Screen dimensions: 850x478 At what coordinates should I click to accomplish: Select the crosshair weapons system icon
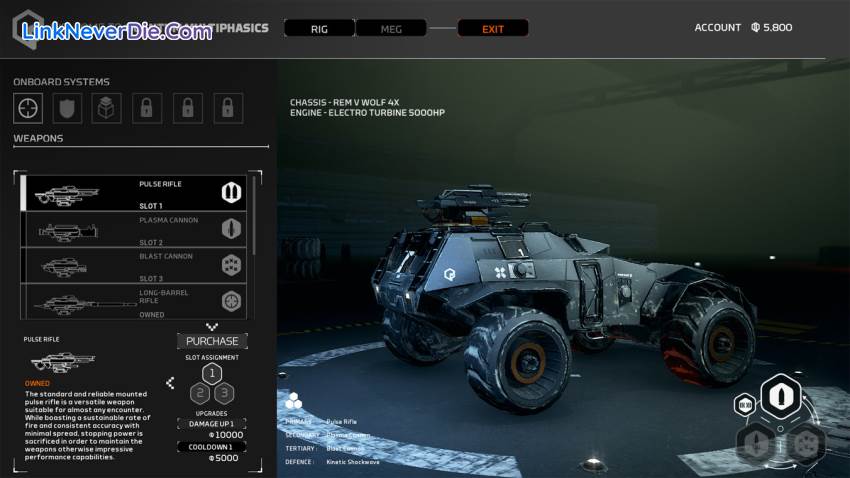28,108
